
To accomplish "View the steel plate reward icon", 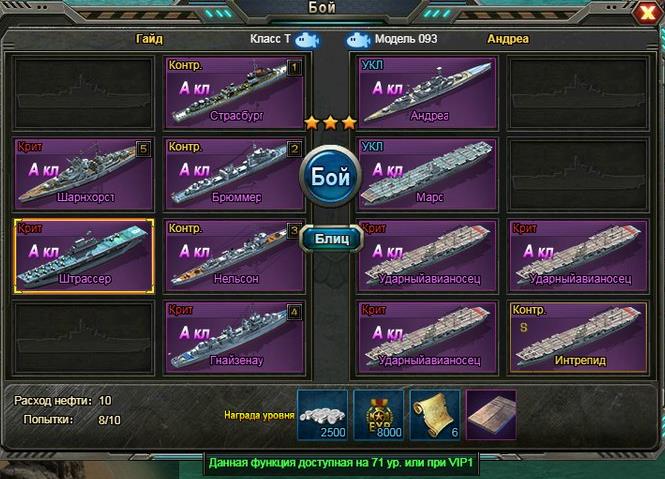I will (x=492, y=414).
